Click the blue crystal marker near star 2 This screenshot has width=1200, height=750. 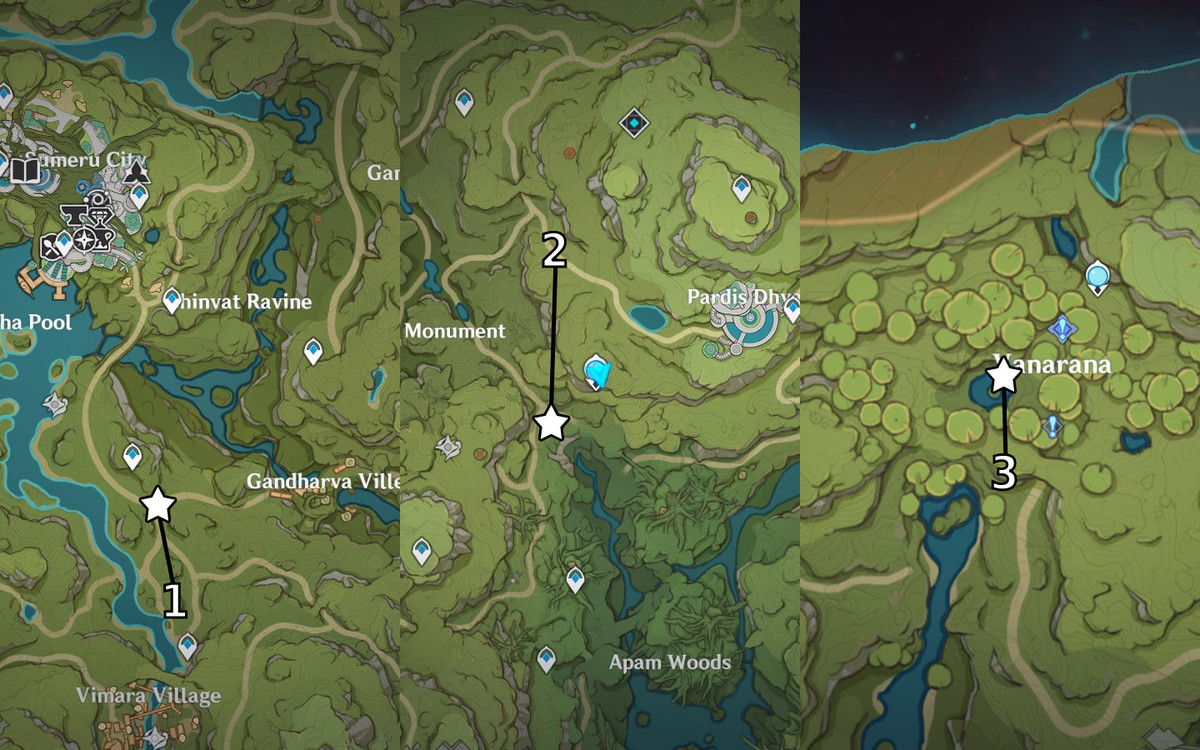(x=597, y=373)
